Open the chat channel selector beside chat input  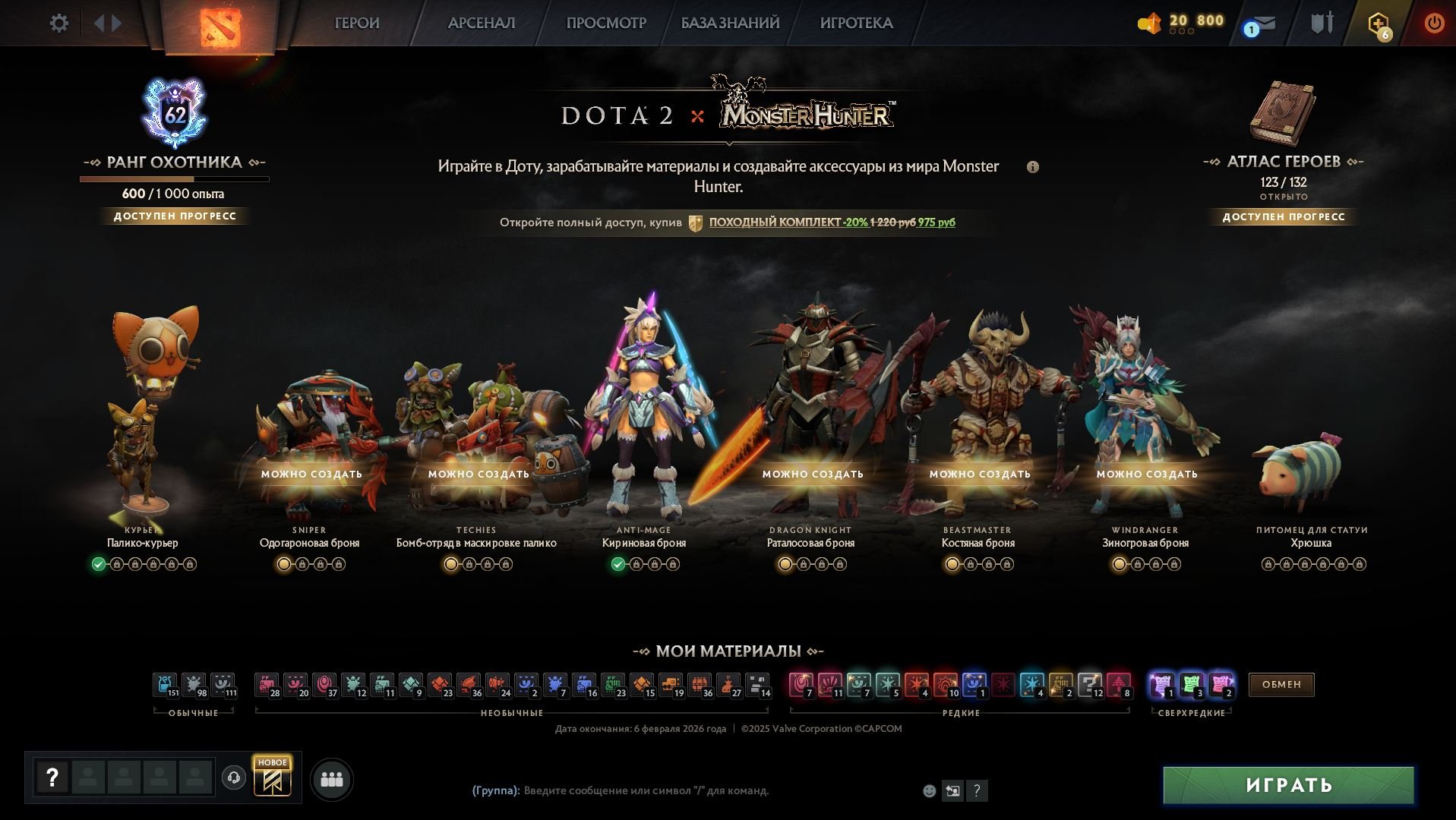pyautogui.click(x=952, y=790)
